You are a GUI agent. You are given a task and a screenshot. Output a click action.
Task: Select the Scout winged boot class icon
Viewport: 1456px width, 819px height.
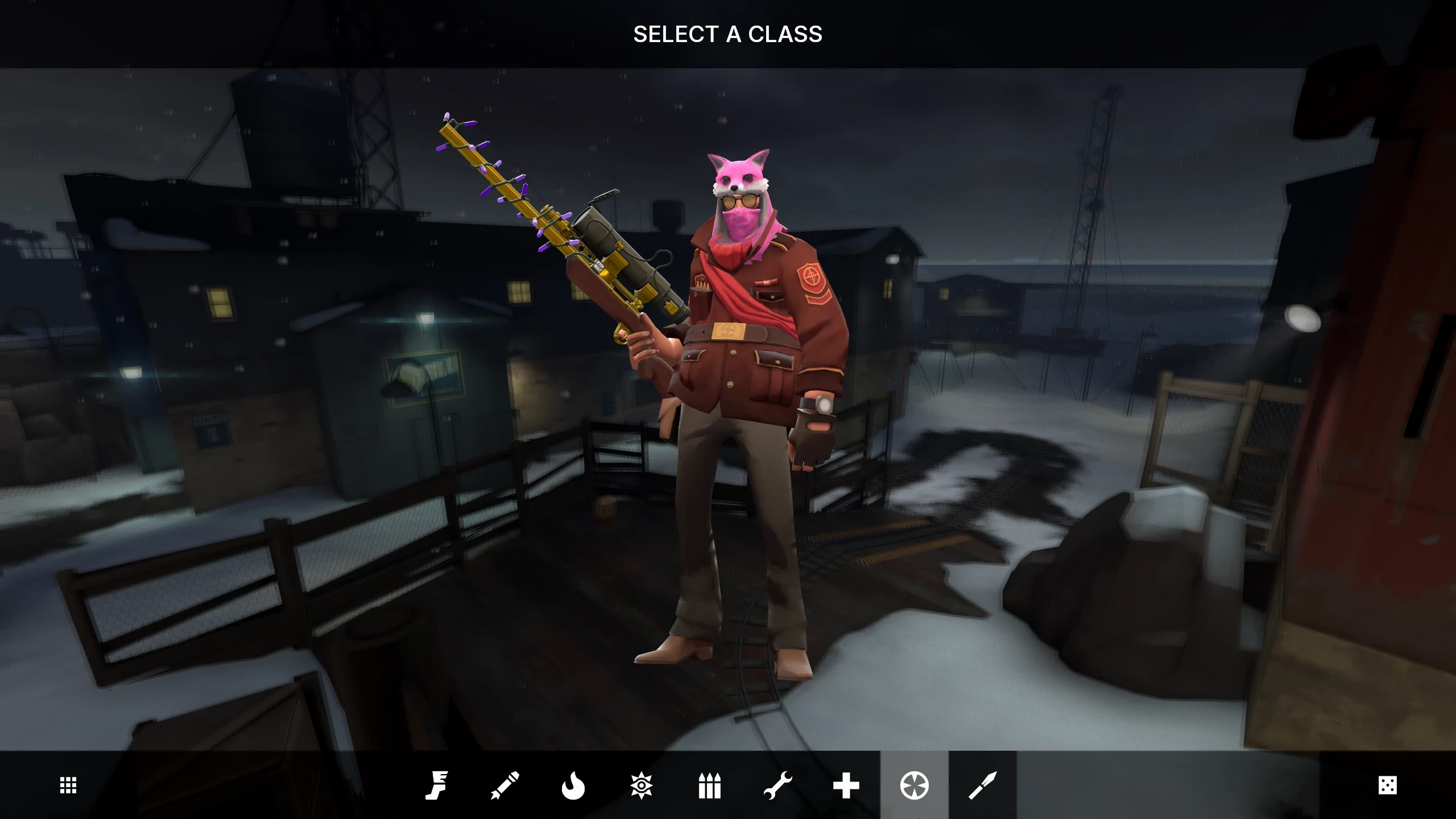pos(437,785)
